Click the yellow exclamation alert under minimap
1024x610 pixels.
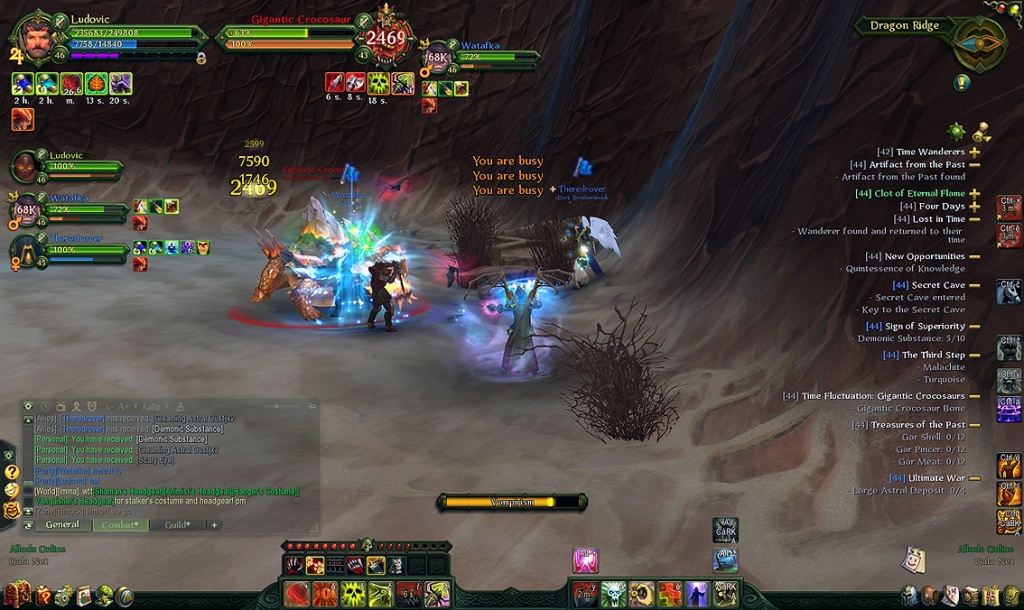[962, 83]
